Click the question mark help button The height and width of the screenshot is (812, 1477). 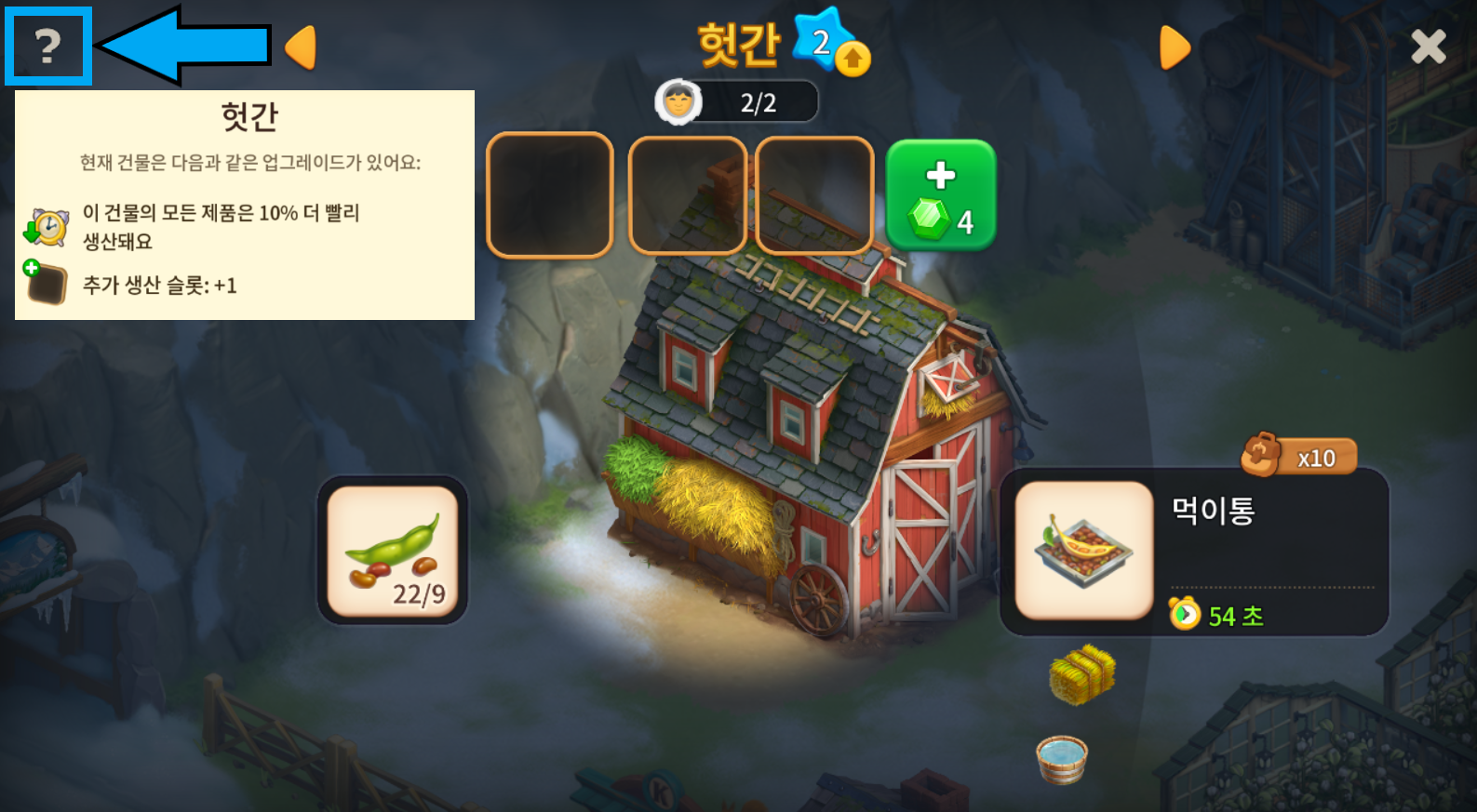[47, 47]
